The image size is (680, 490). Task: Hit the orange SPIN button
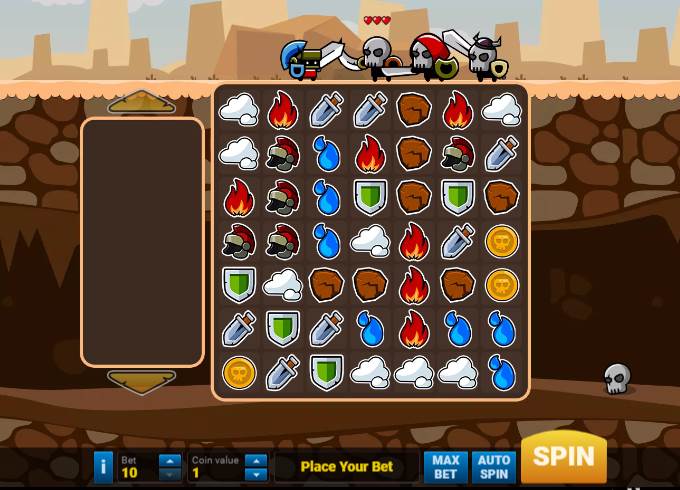tap(563, 458)
